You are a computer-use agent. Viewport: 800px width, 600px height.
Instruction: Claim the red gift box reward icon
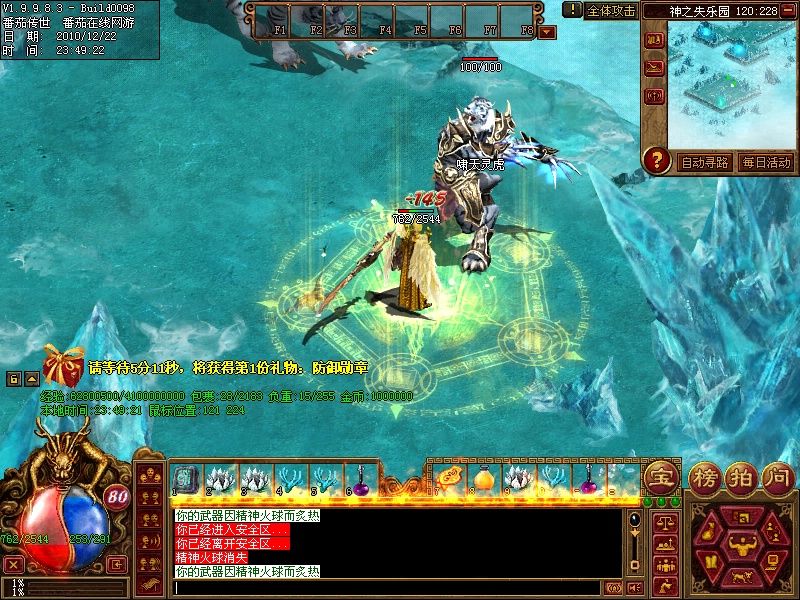[x=63, y=367]
